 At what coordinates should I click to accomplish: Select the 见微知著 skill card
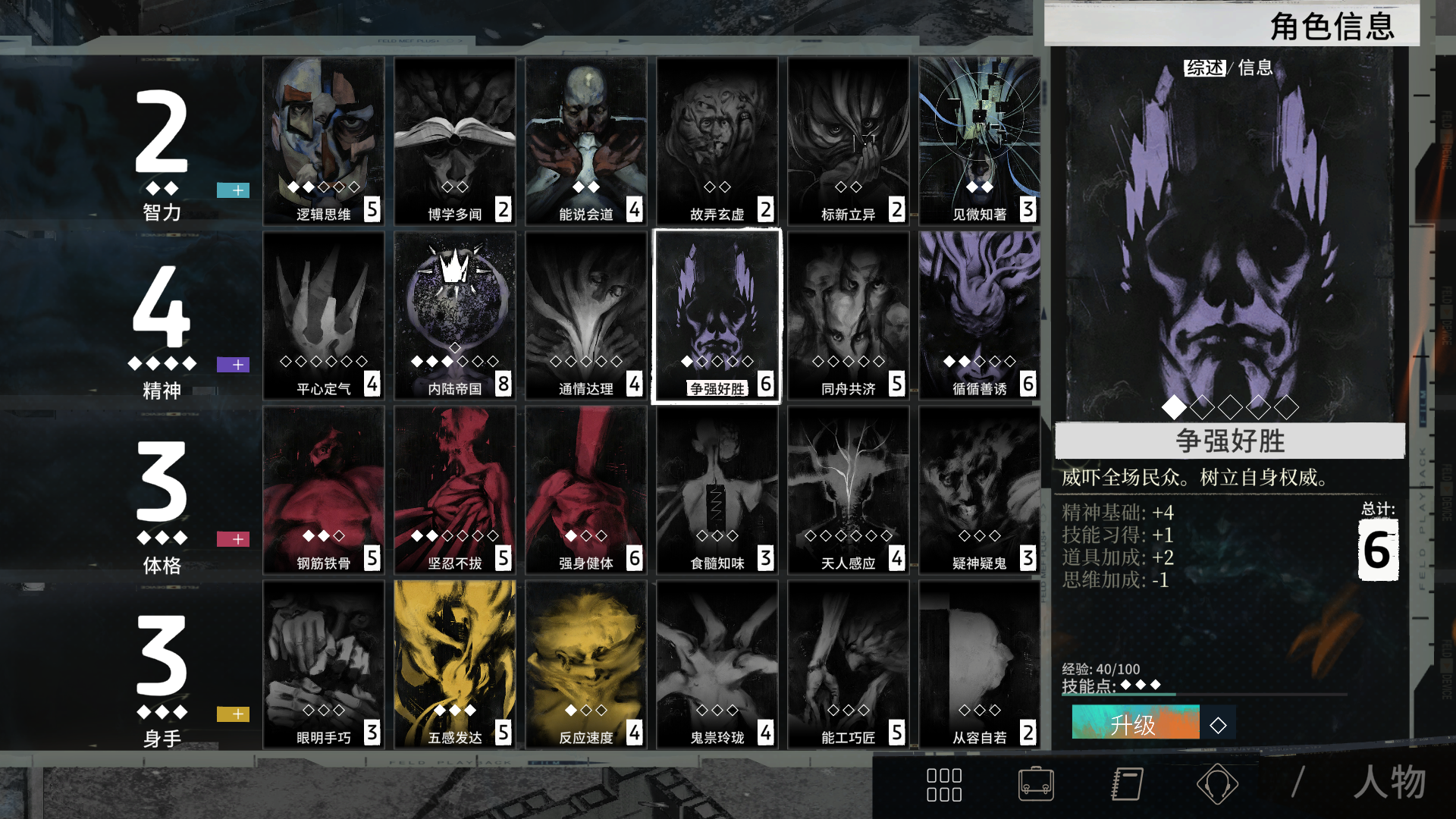point(979,141)
